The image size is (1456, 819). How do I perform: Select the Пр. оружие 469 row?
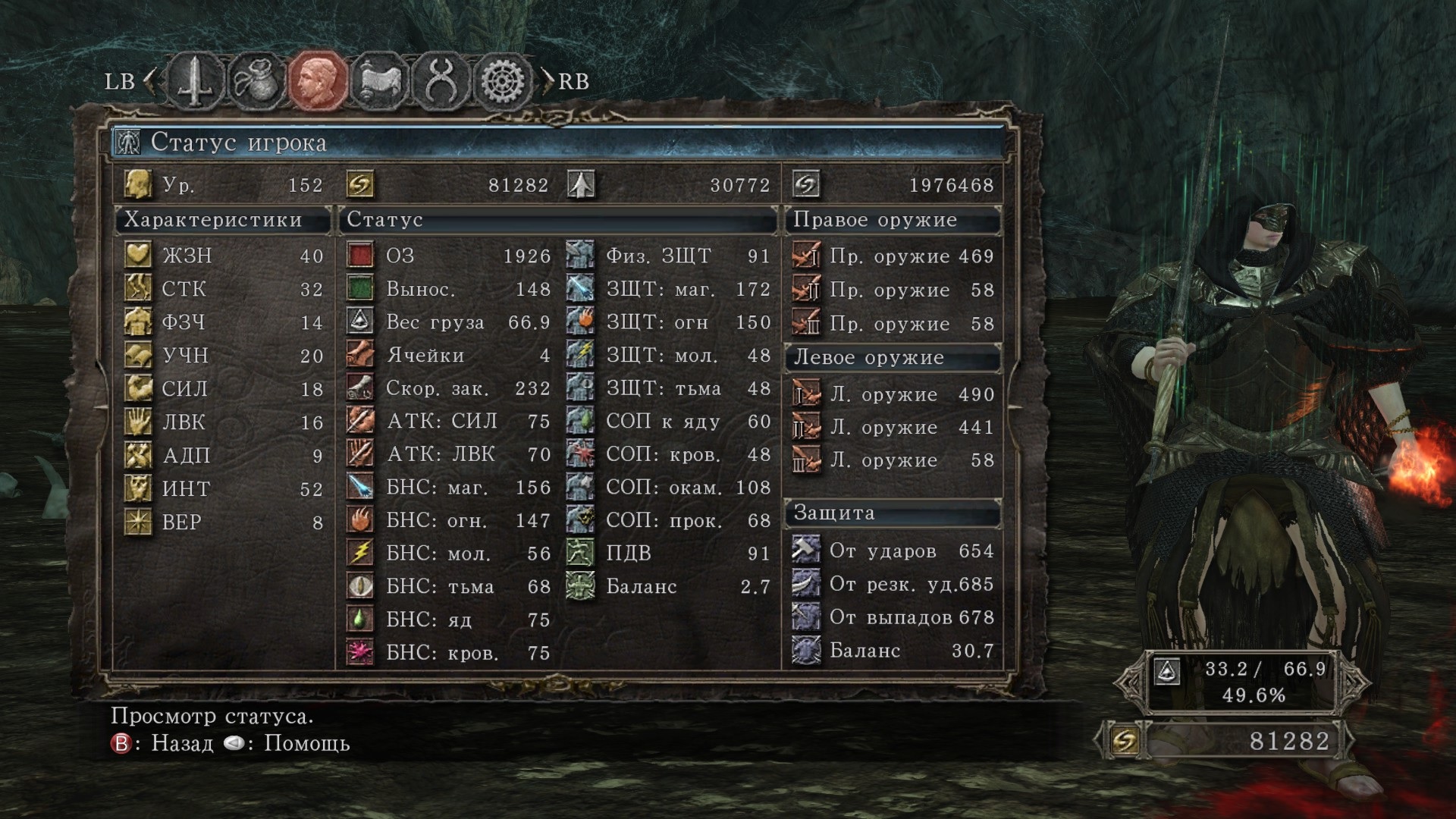(x=893, y=256)
